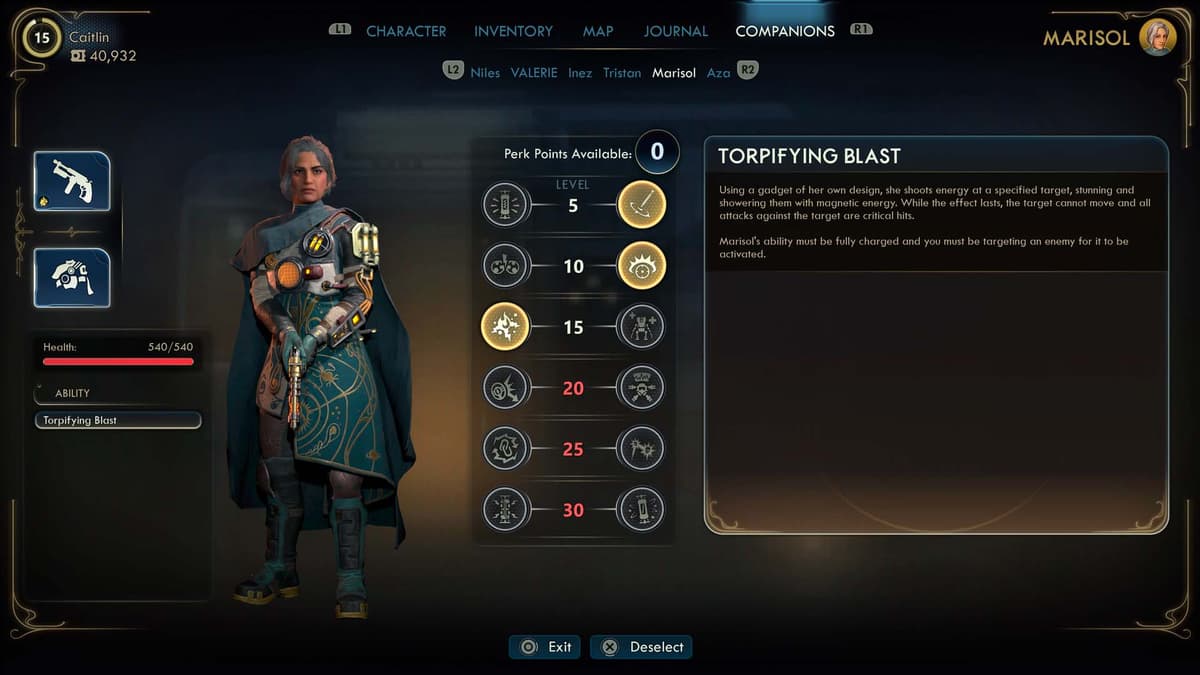Show companion Aza

pos(718,73)
